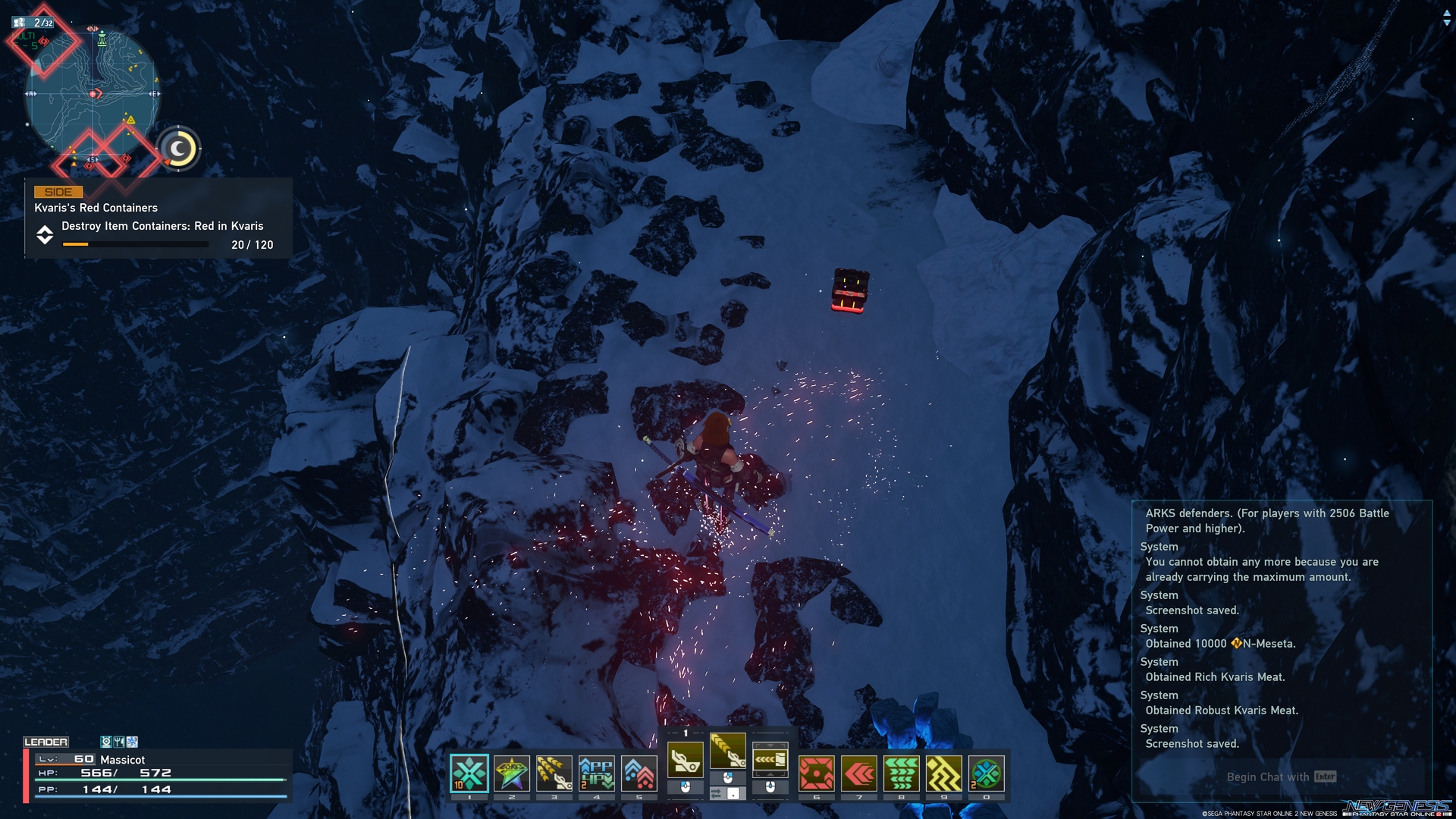1456x819 pixels.
Task: Use the green circled cross item in slot 0
Action: point(987,773)
